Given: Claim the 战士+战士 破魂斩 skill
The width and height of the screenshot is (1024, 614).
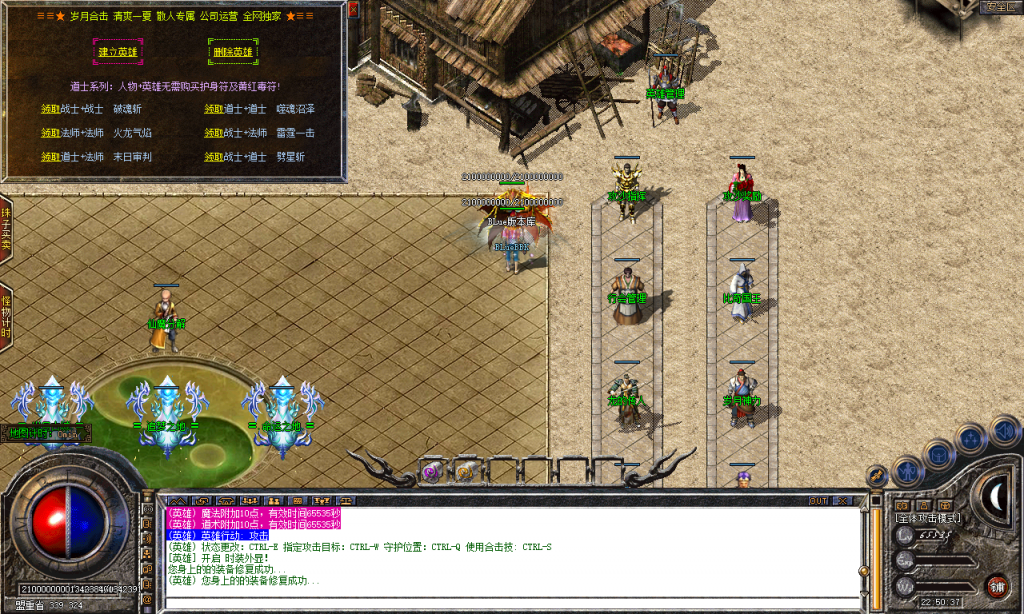Looking at the screenshot, I should point(51,108).
